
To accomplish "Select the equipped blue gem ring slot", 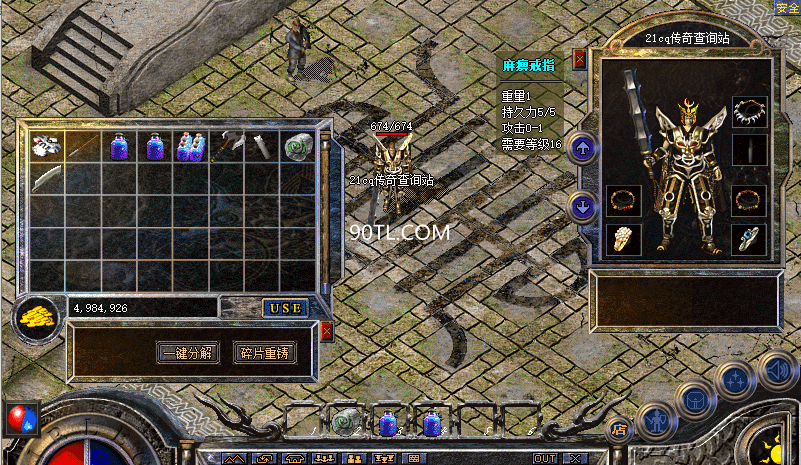I will (749, 238).
